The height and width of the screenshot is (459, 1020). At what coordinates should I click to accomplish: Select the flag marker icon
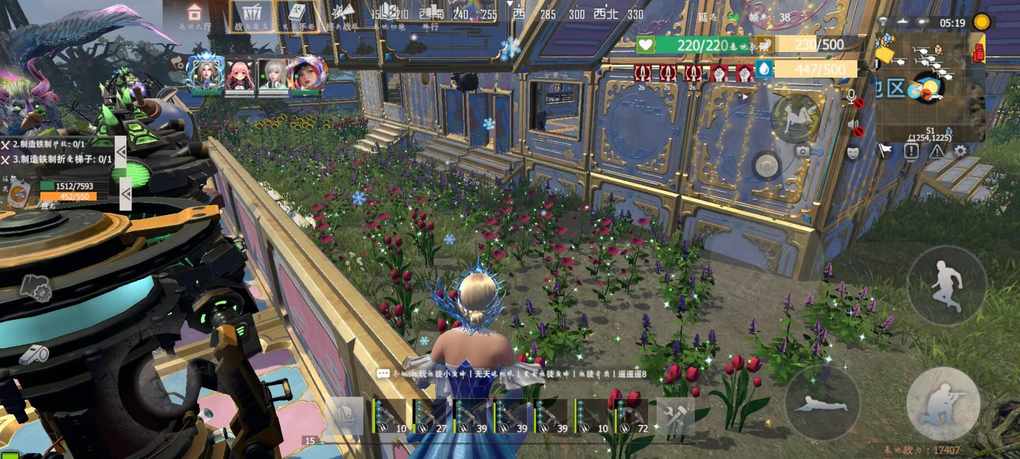884,151
